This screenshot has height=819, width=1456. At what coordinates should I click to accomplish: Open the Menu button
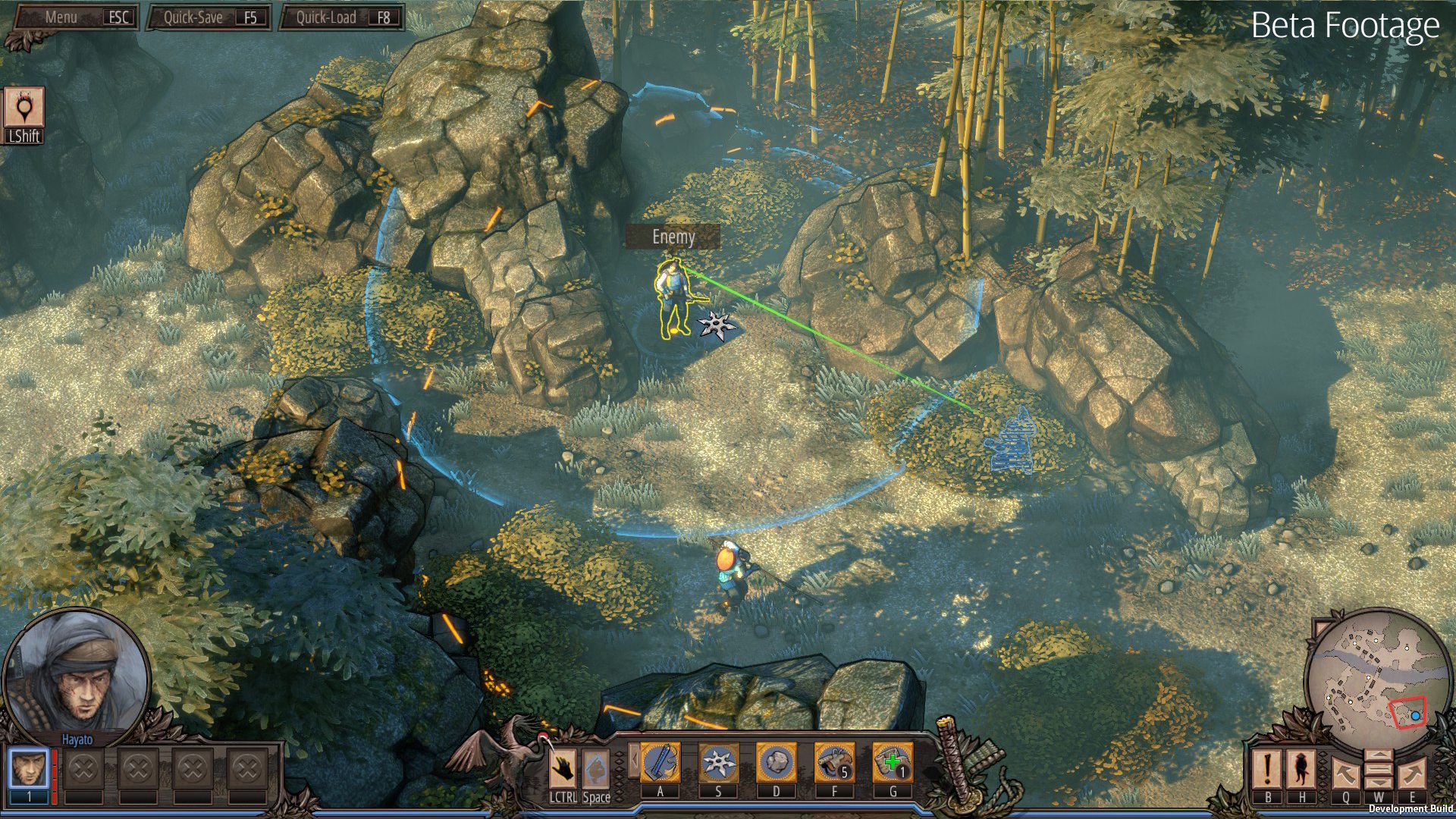[76, 17]
